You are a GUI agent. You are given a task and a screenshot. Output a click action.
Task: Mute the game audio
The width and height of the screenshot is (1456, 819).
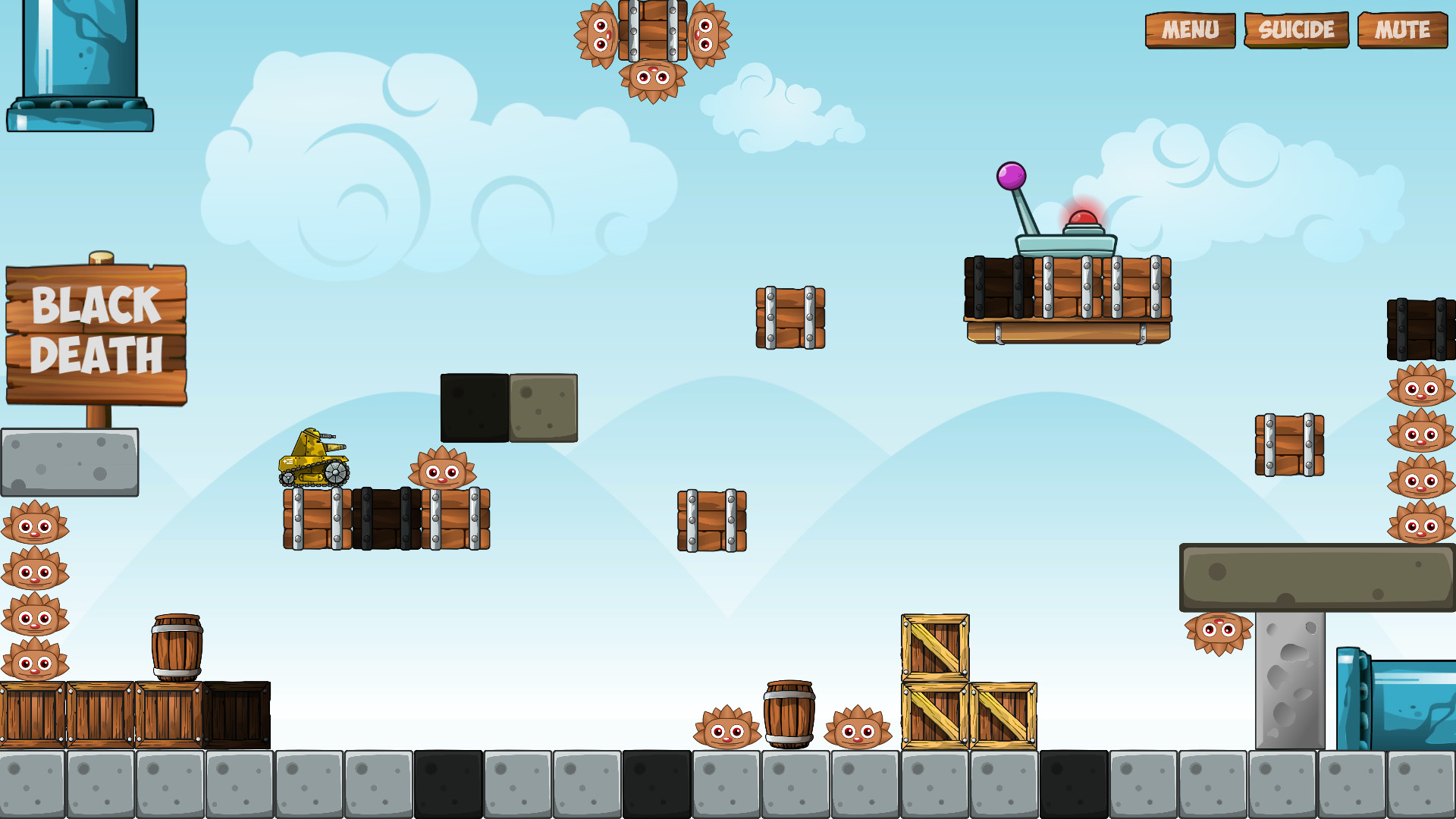(x=1401, y=30)
